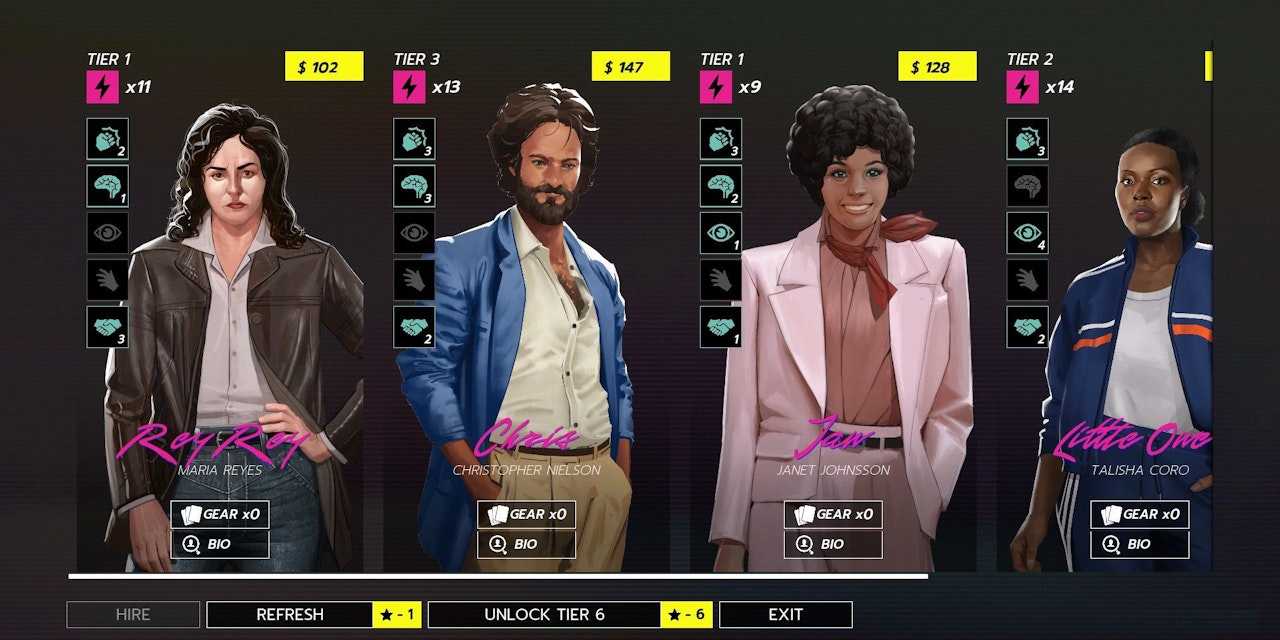Open Maria Reyes' bio
Screen dimensions: 1280x640
click(220, 545)
